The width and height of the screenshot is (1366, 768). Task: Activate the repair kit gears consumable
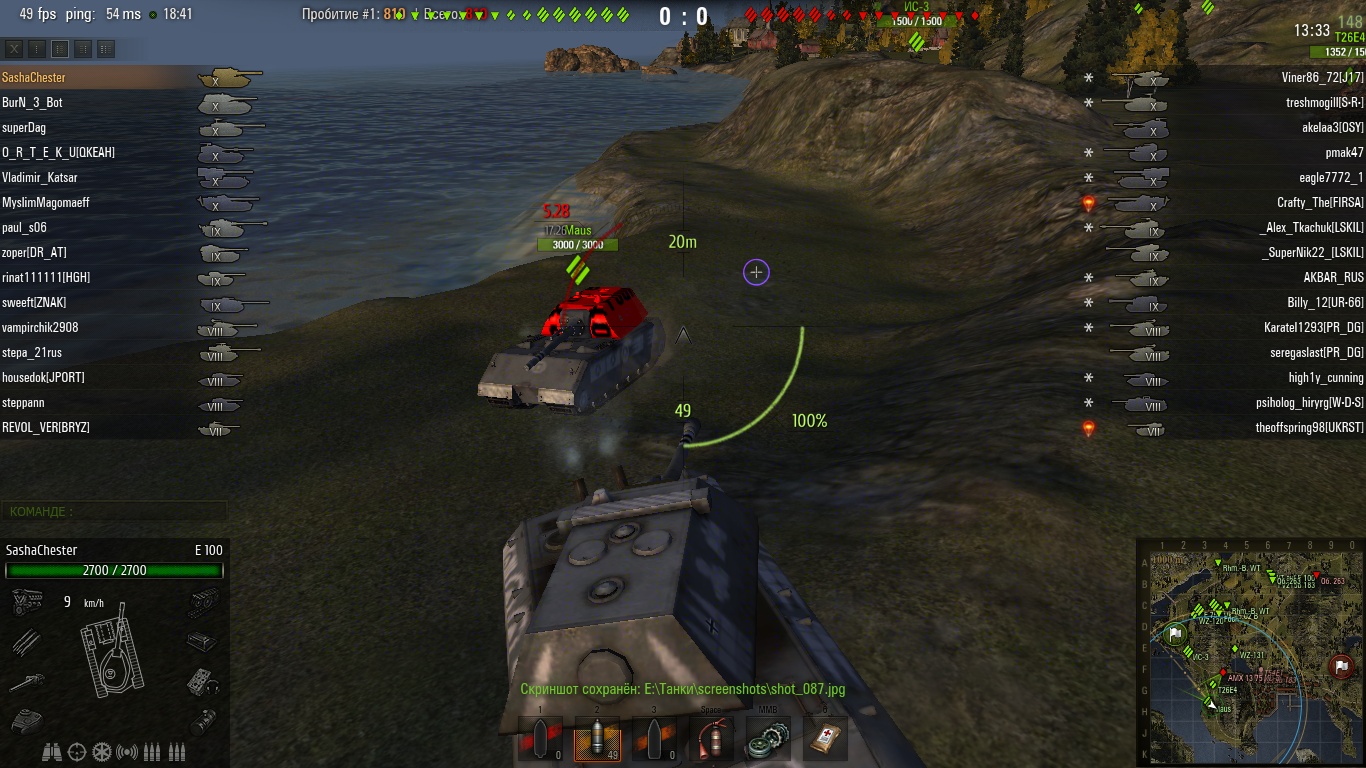pos(768,739)
